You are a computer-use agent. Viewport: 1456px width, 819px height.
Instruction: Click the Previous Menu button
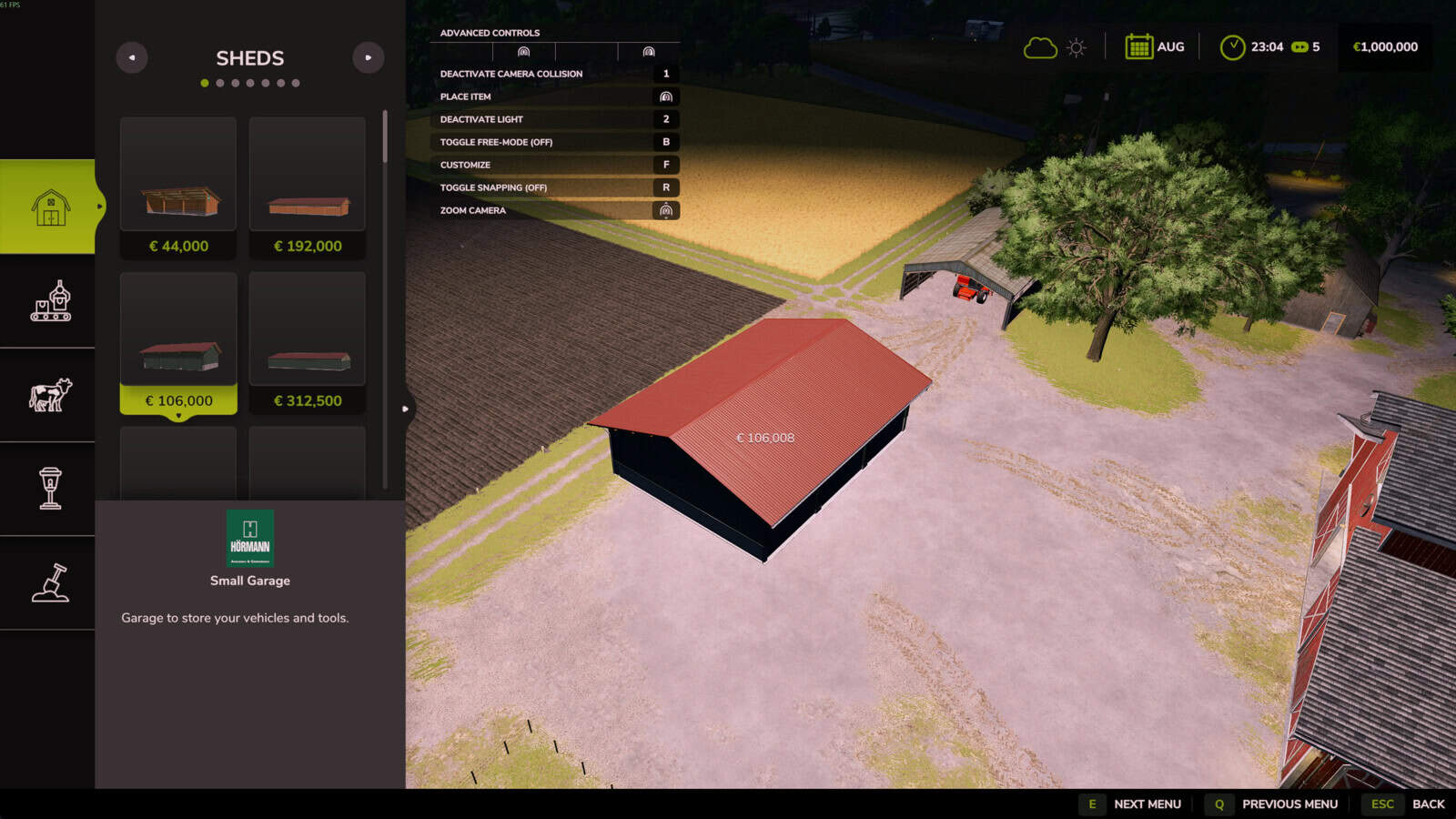coord(1272,804)
